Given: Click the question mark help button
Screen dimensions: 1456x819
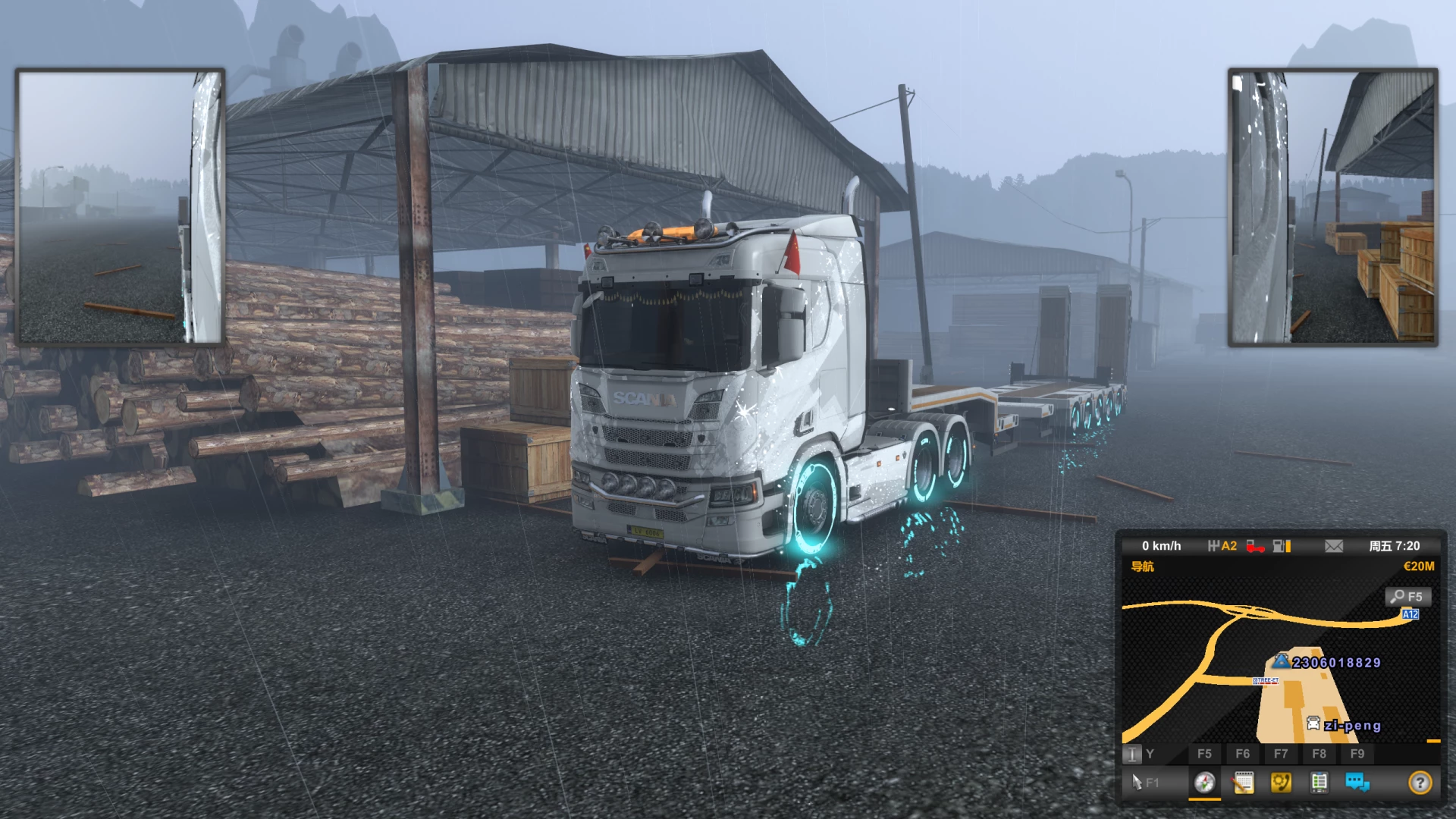Looking at the screenshot, I should 1420,782.
